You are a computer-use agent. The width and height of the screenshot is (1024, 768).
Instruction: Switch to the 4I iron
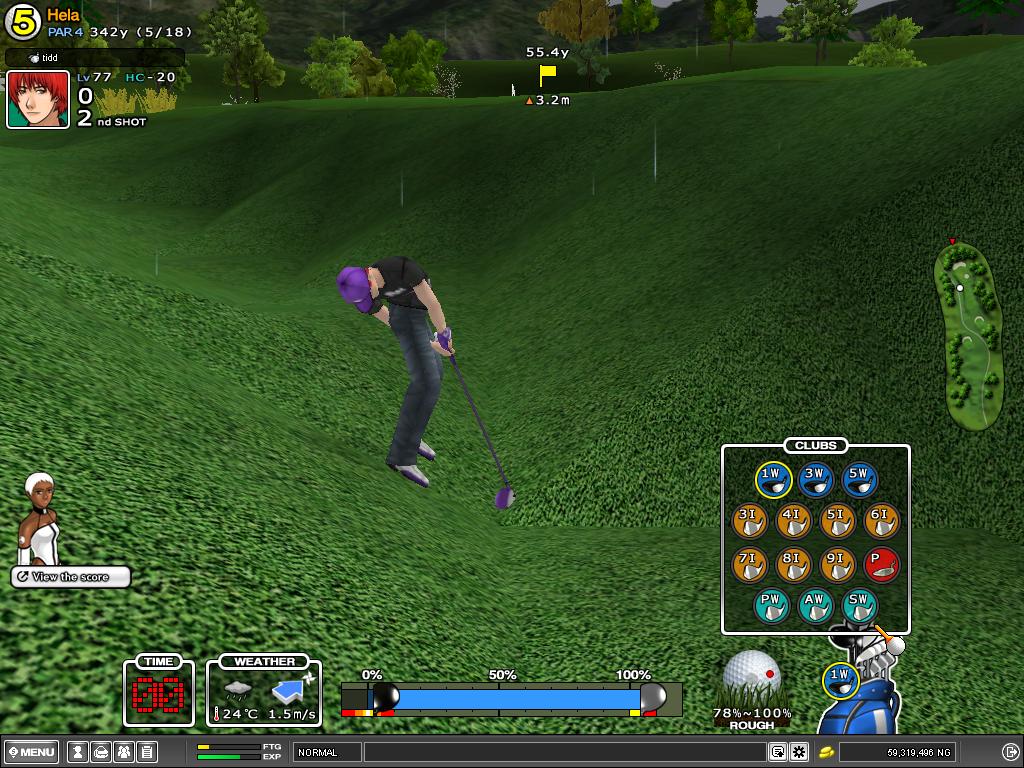794,522
